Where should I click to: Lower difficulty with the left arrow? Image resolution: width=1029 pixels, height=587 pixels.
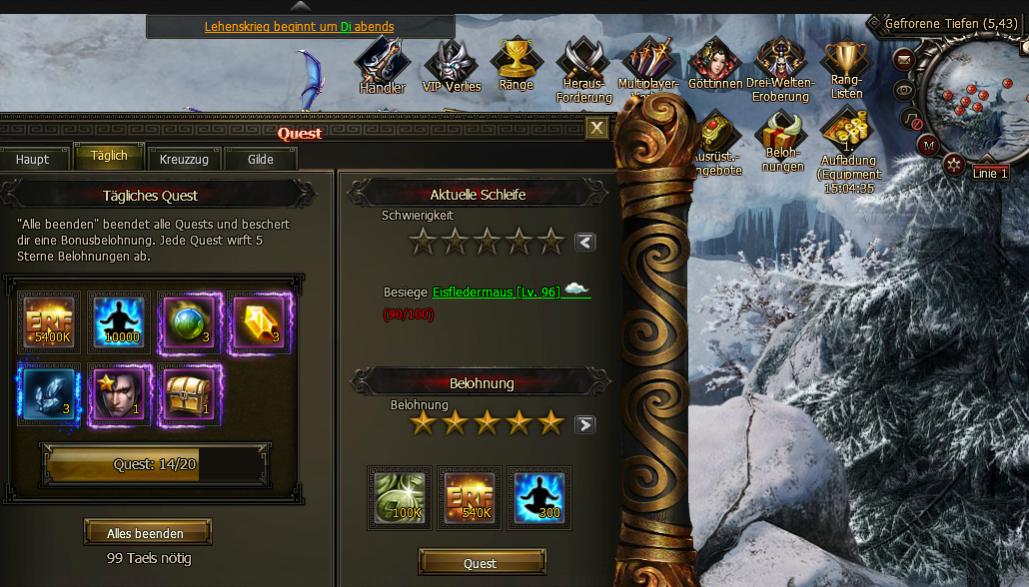click(x=585, y=241)
